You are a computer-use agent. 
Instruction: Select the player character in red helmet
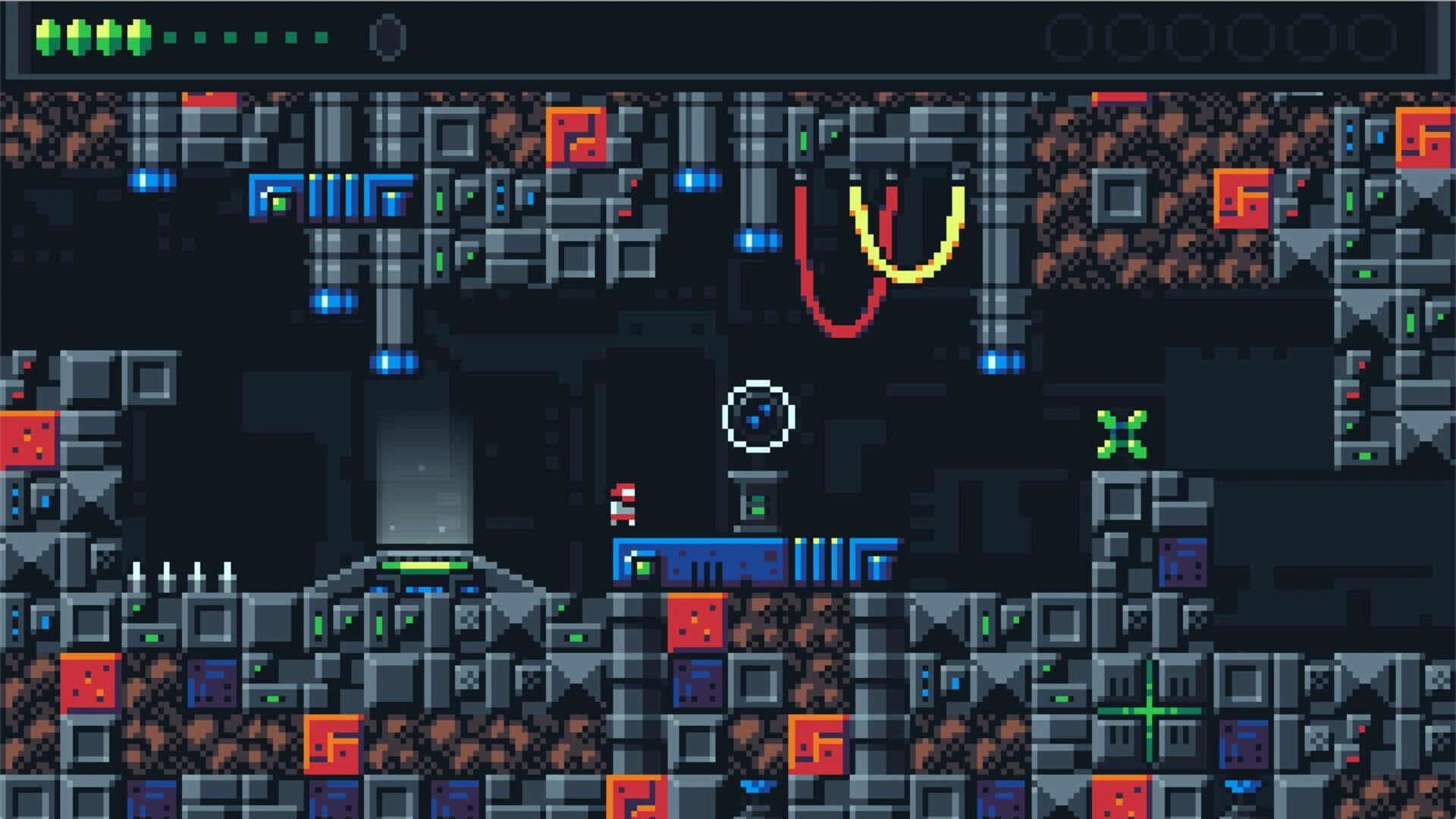pos(622,504)
